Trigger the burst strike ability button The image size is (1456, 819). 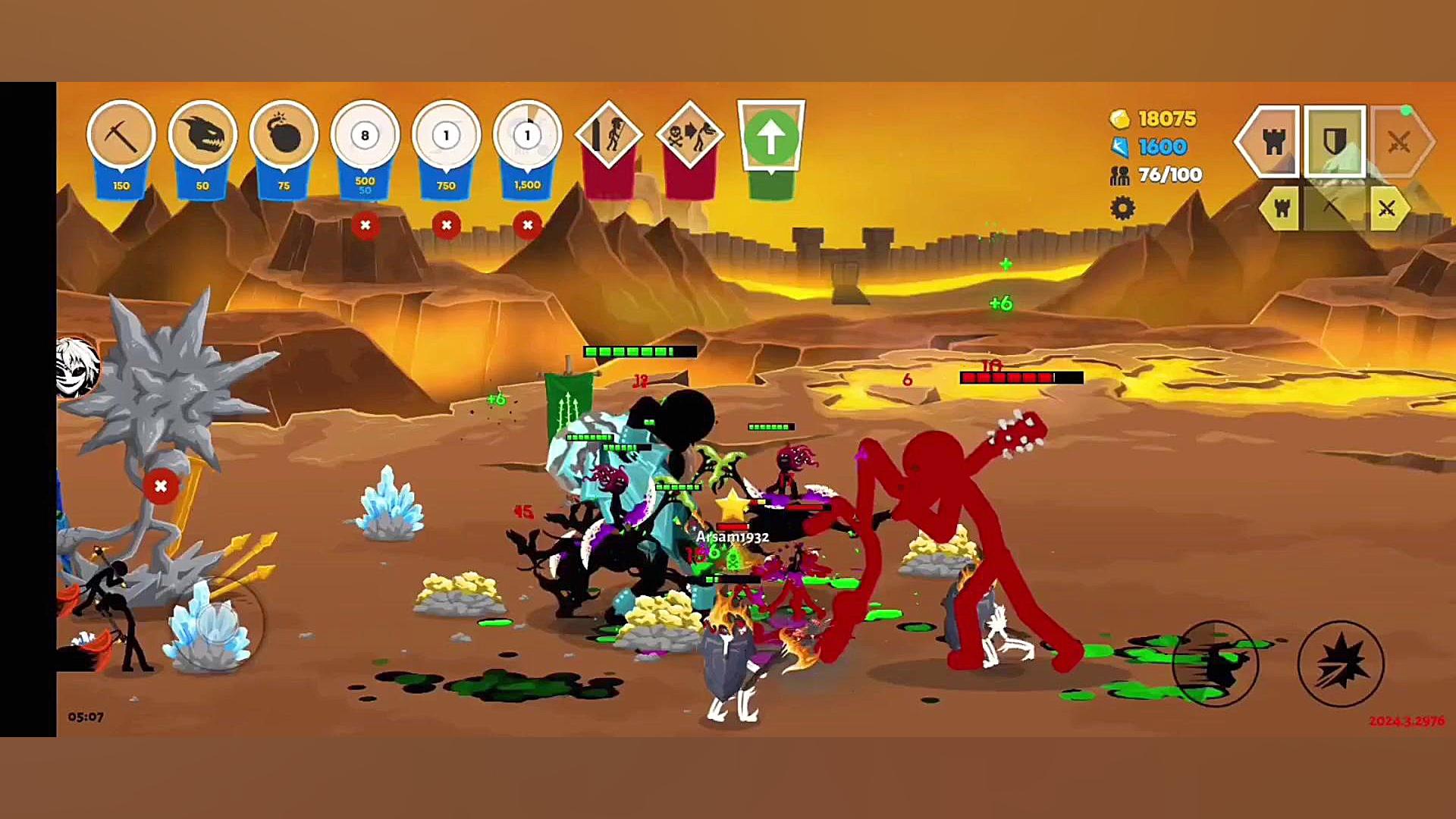(x=1341, y=664)
